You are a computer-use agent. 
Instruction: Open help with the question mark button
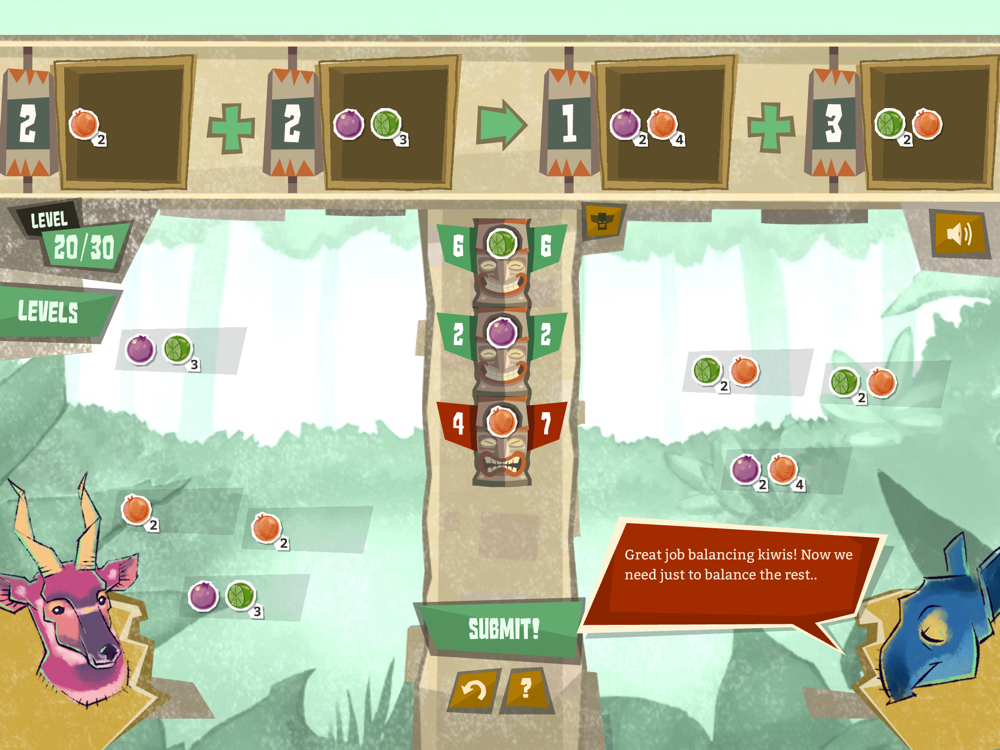(x=527, y=689)
